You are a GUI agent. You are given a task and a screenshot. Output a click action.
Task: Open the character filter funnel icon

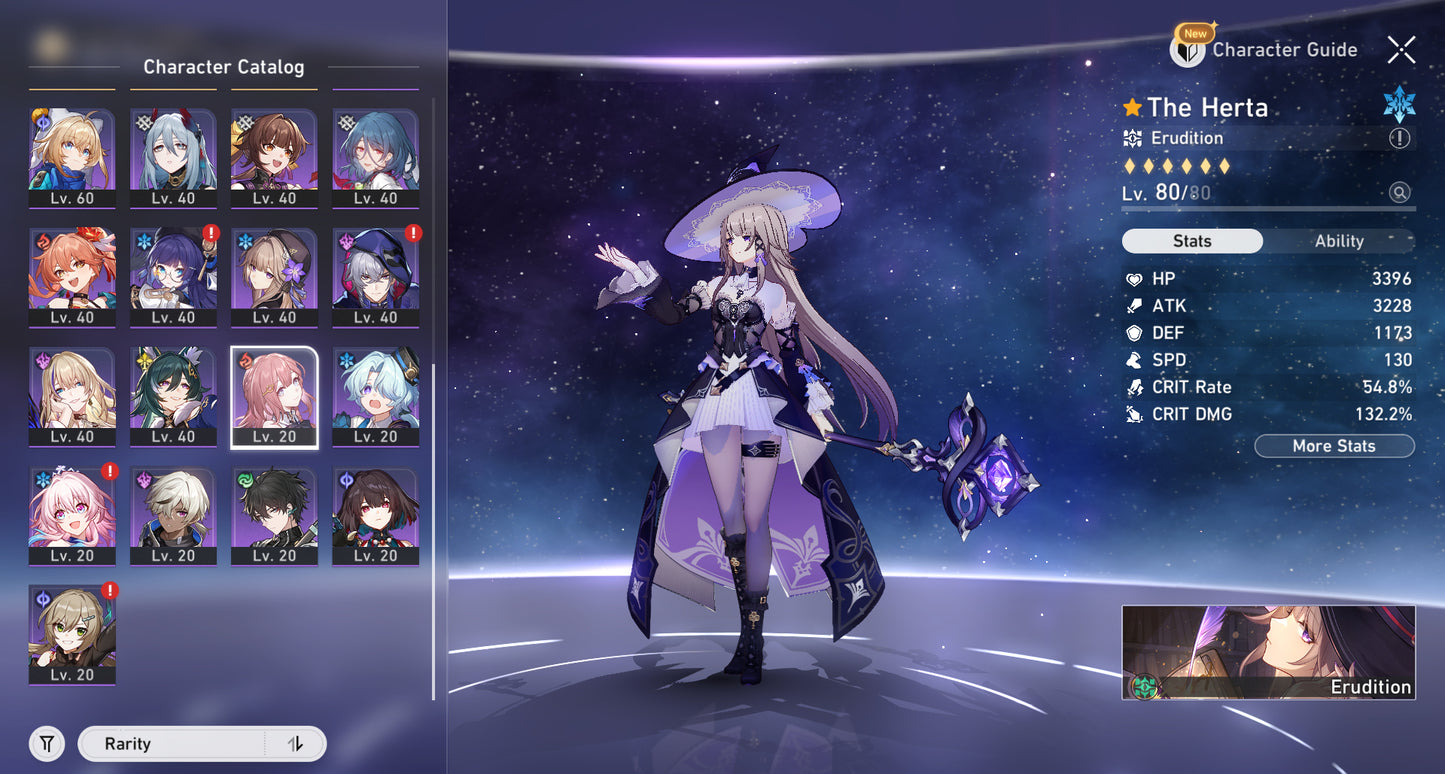(46, 743)
